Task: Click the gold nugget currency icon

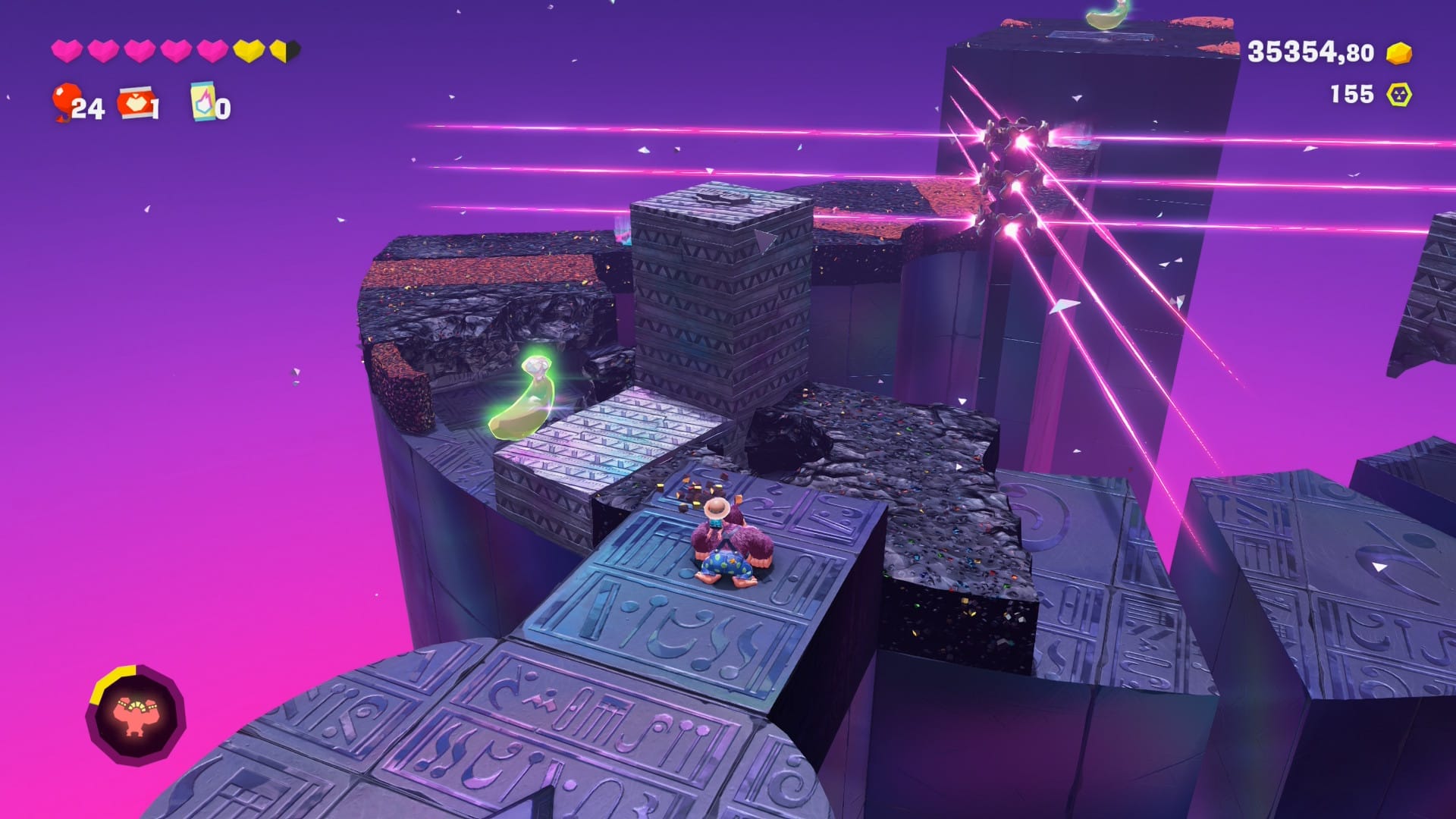Action: pos(1399,53)
